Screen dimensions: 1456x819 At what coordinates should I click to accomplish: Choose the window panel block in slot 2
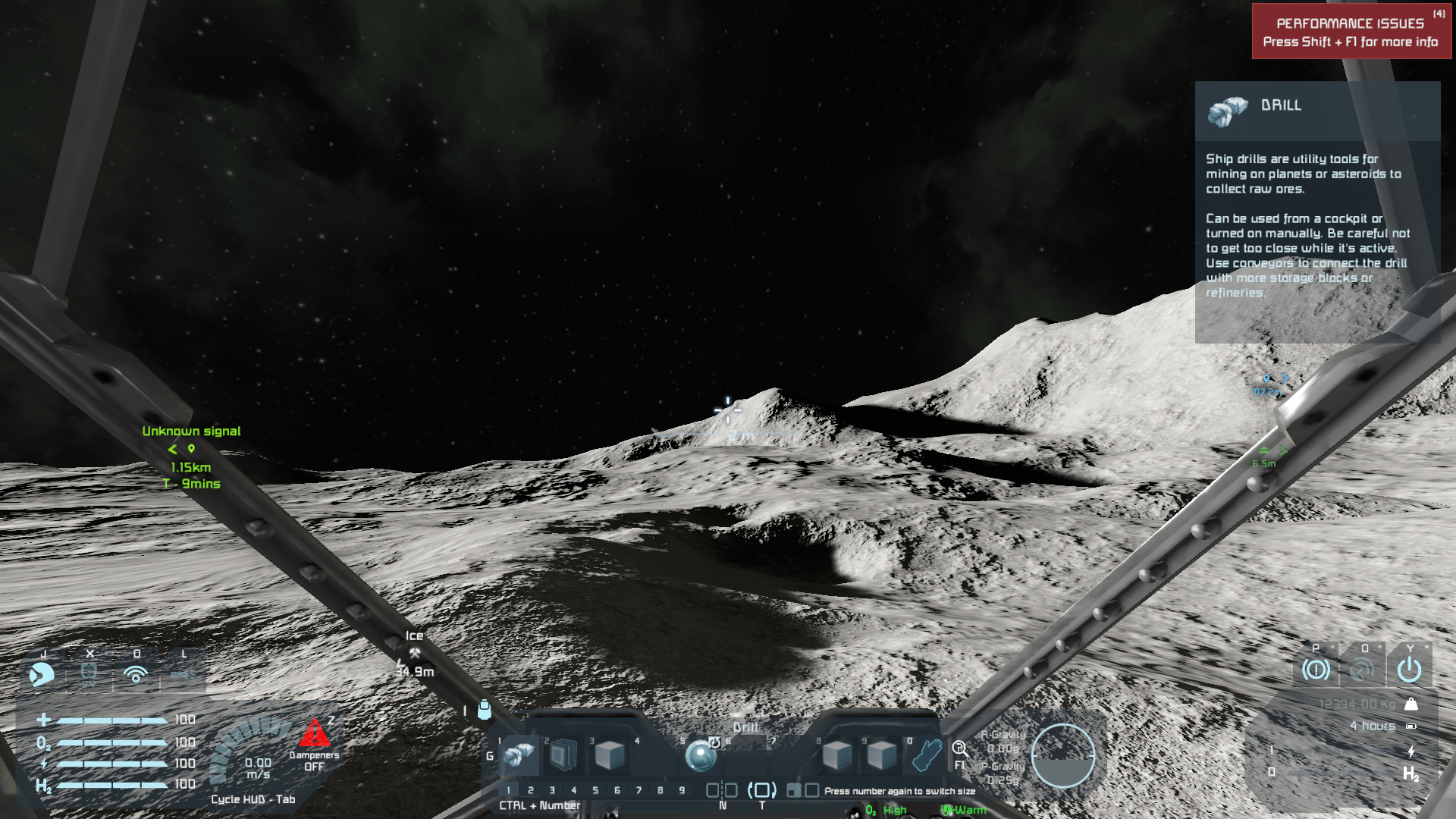tap(563, 755)
